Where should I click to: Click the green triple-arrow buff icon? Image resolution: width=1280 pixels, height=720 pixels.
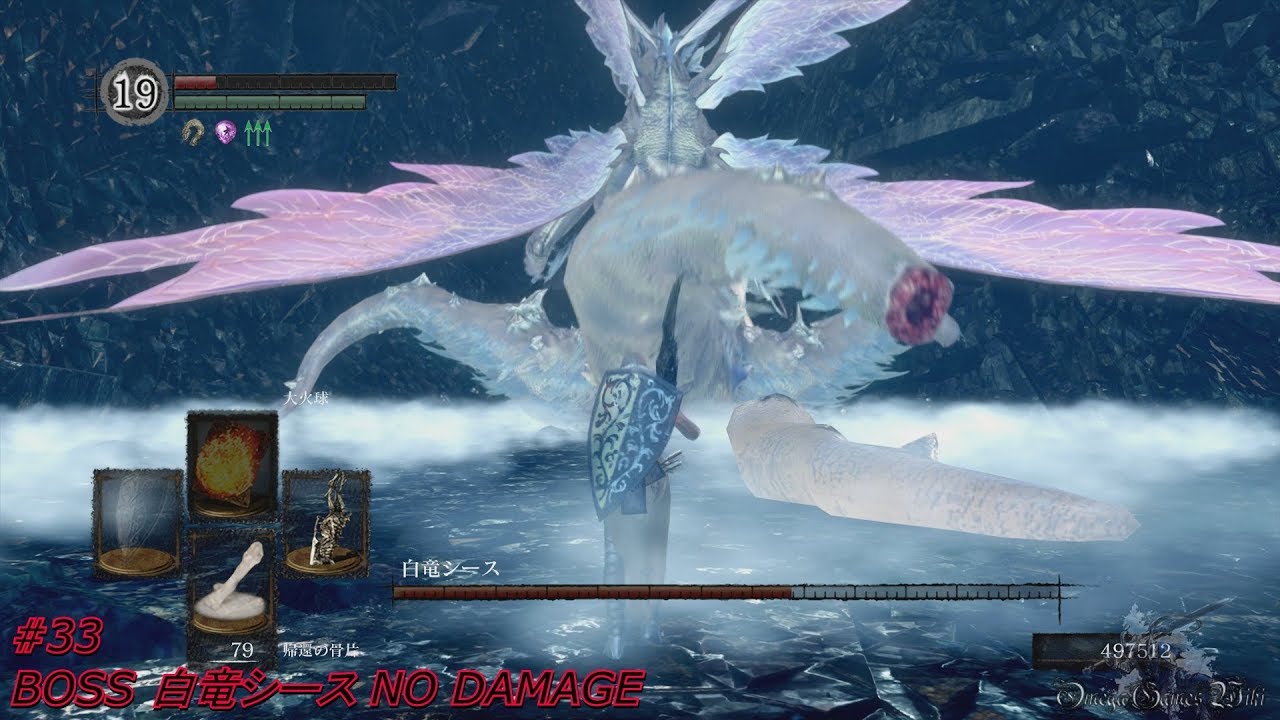258,132
